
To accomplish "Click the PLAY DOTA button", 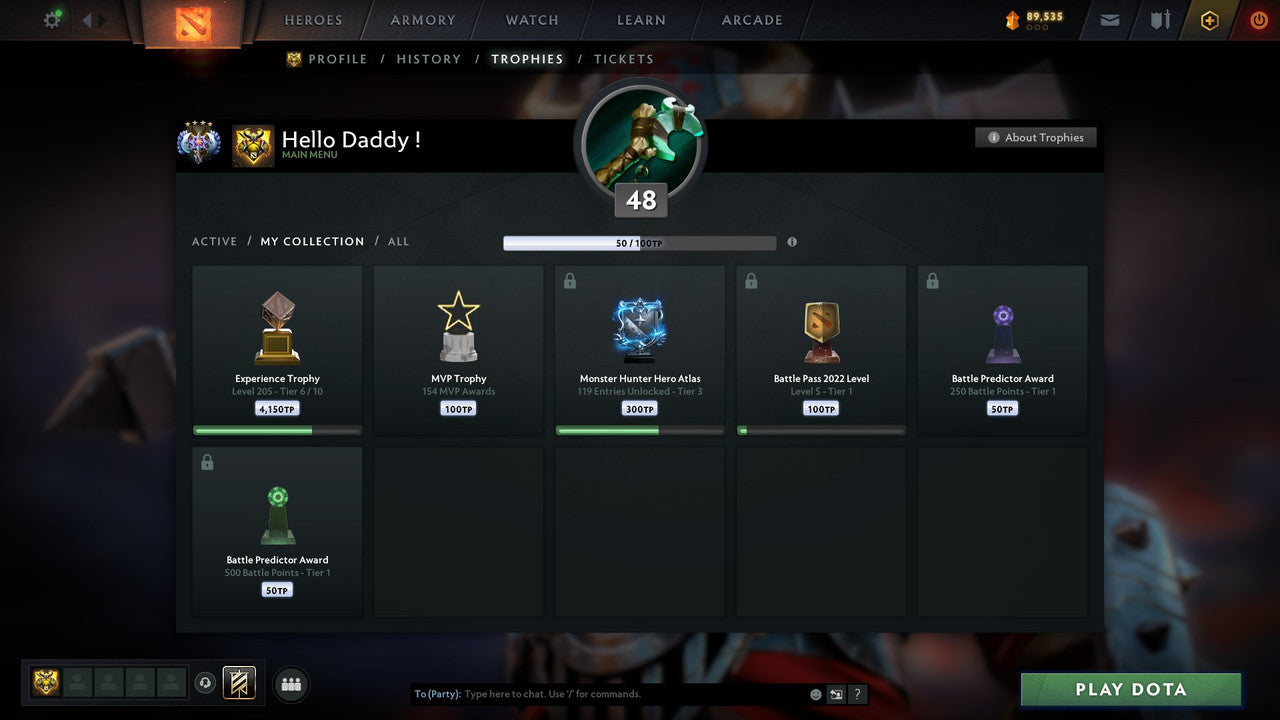I will 1130,689.
